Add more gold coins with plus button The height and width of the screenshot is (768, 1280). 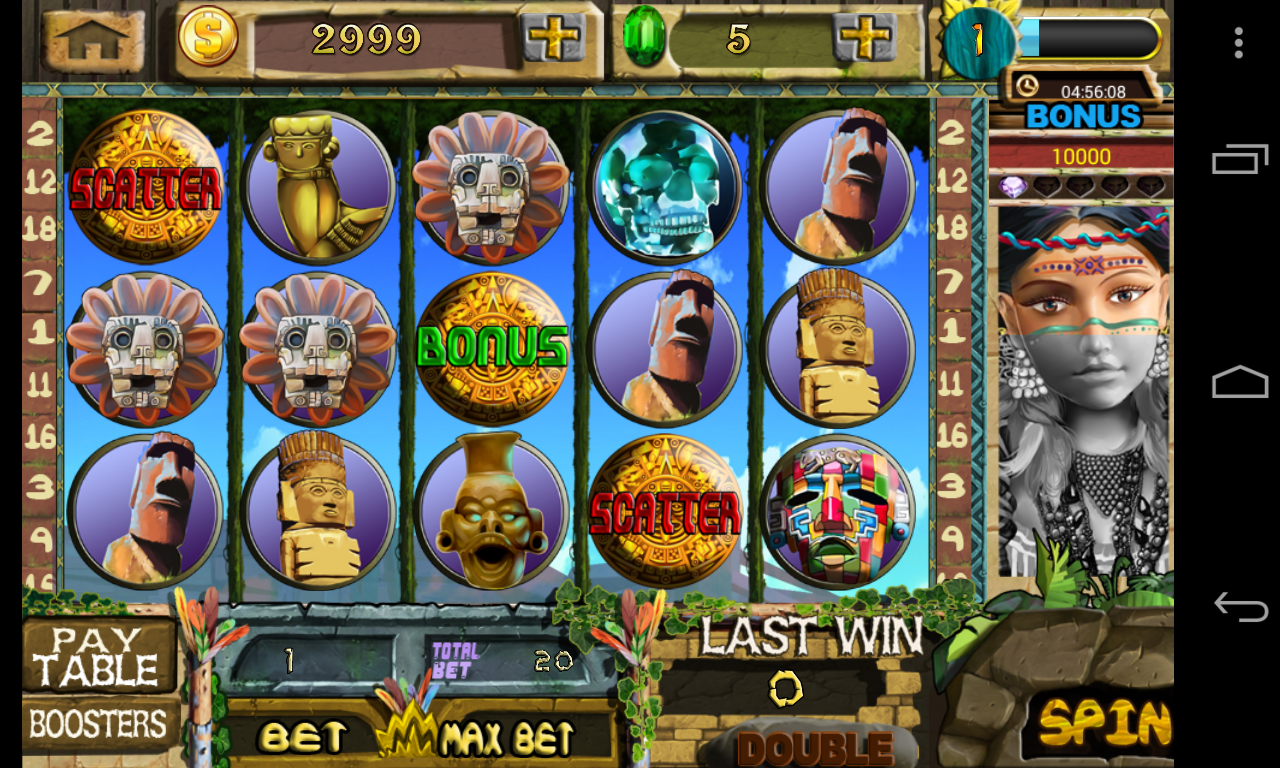click(x=553, y=38)
